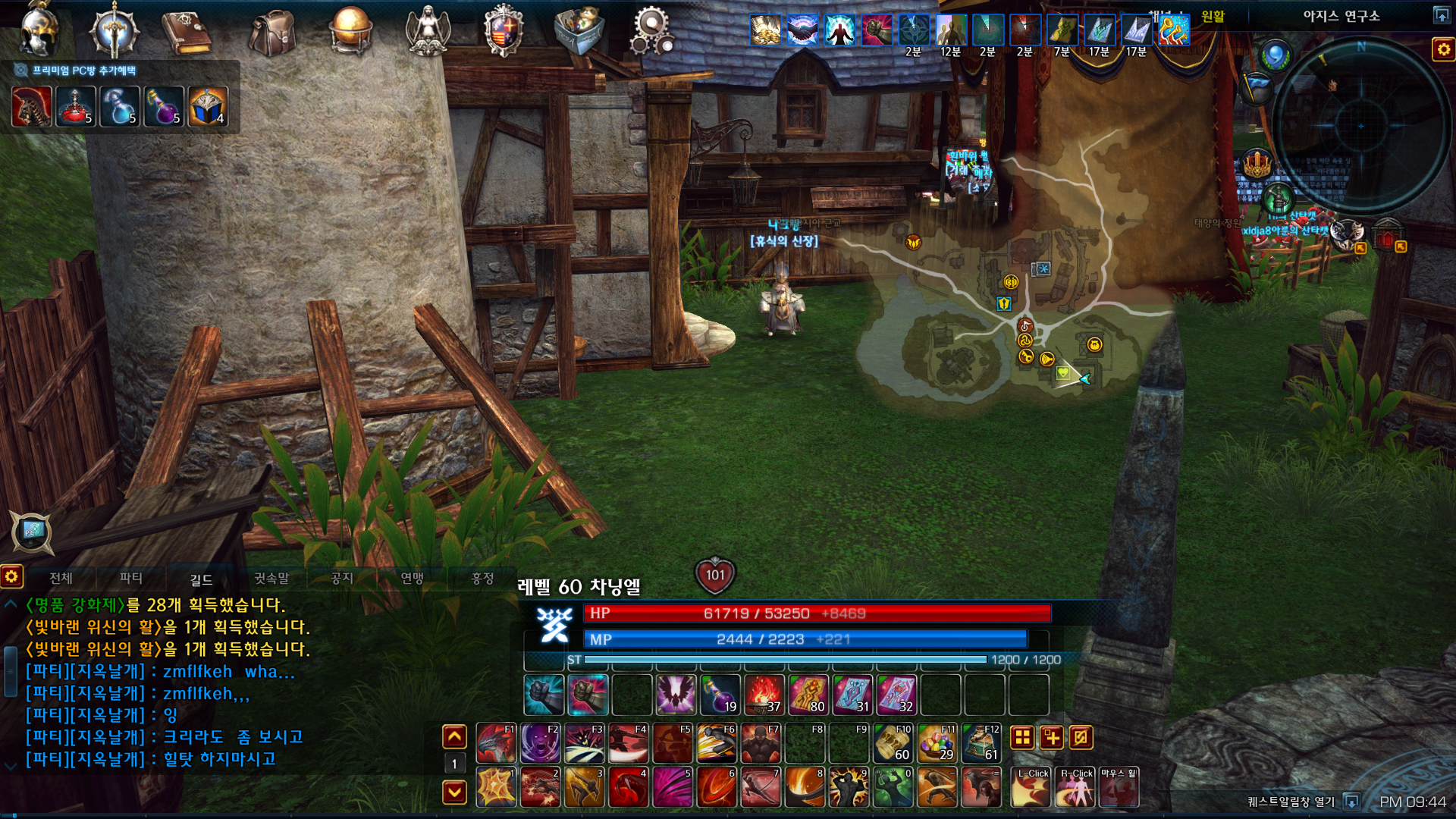This screenshot has height=819, width=1456.
Task: Open the gear settings button beside minimap
Action: coord(1442,50)
